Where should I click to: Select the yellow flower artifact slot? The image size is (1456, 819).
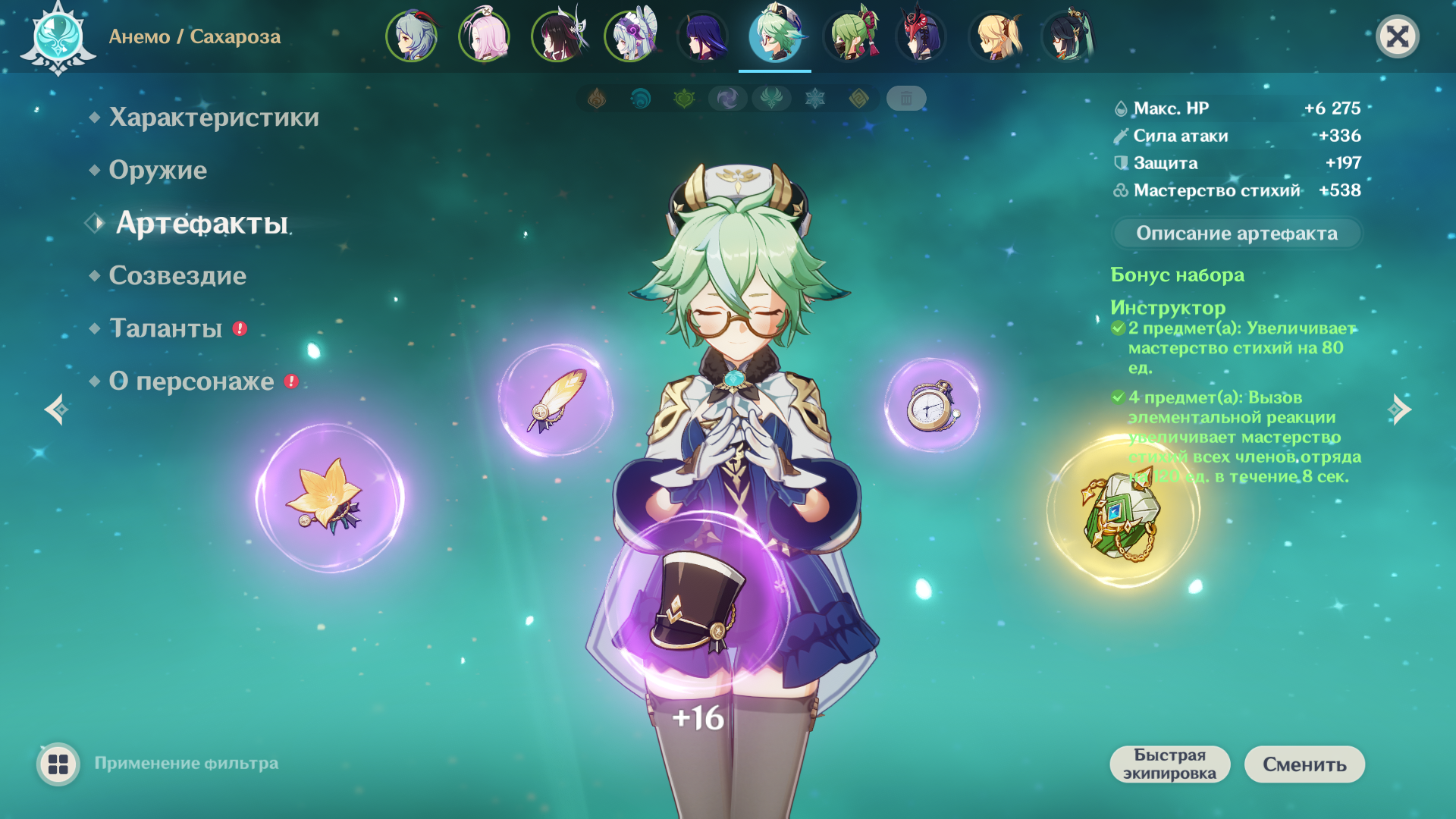point(329,497)
